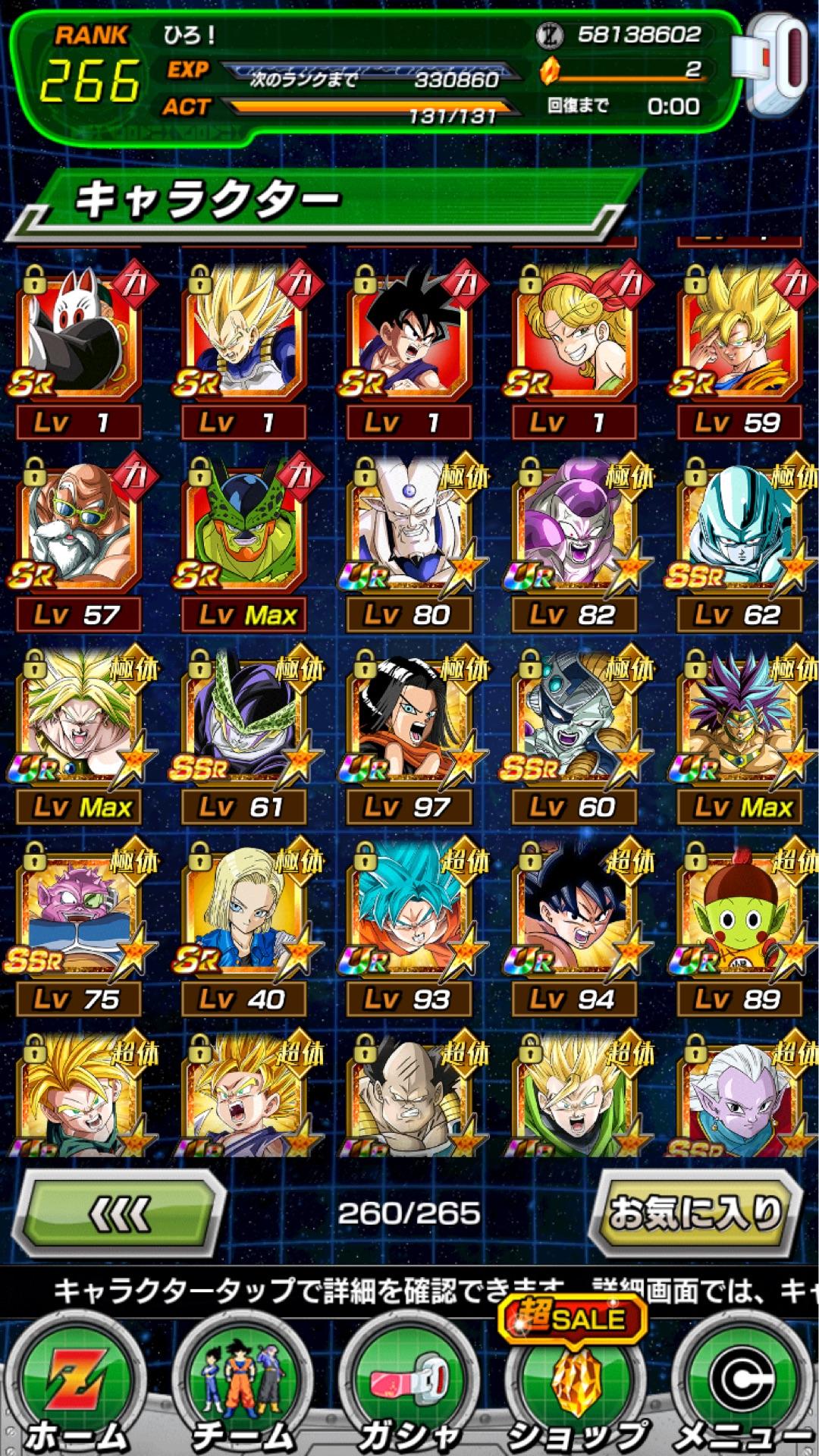Select the Lv 75 Dodoria SSR card
The width and height of the screenshot is (819, 1456).
[80, 910]
